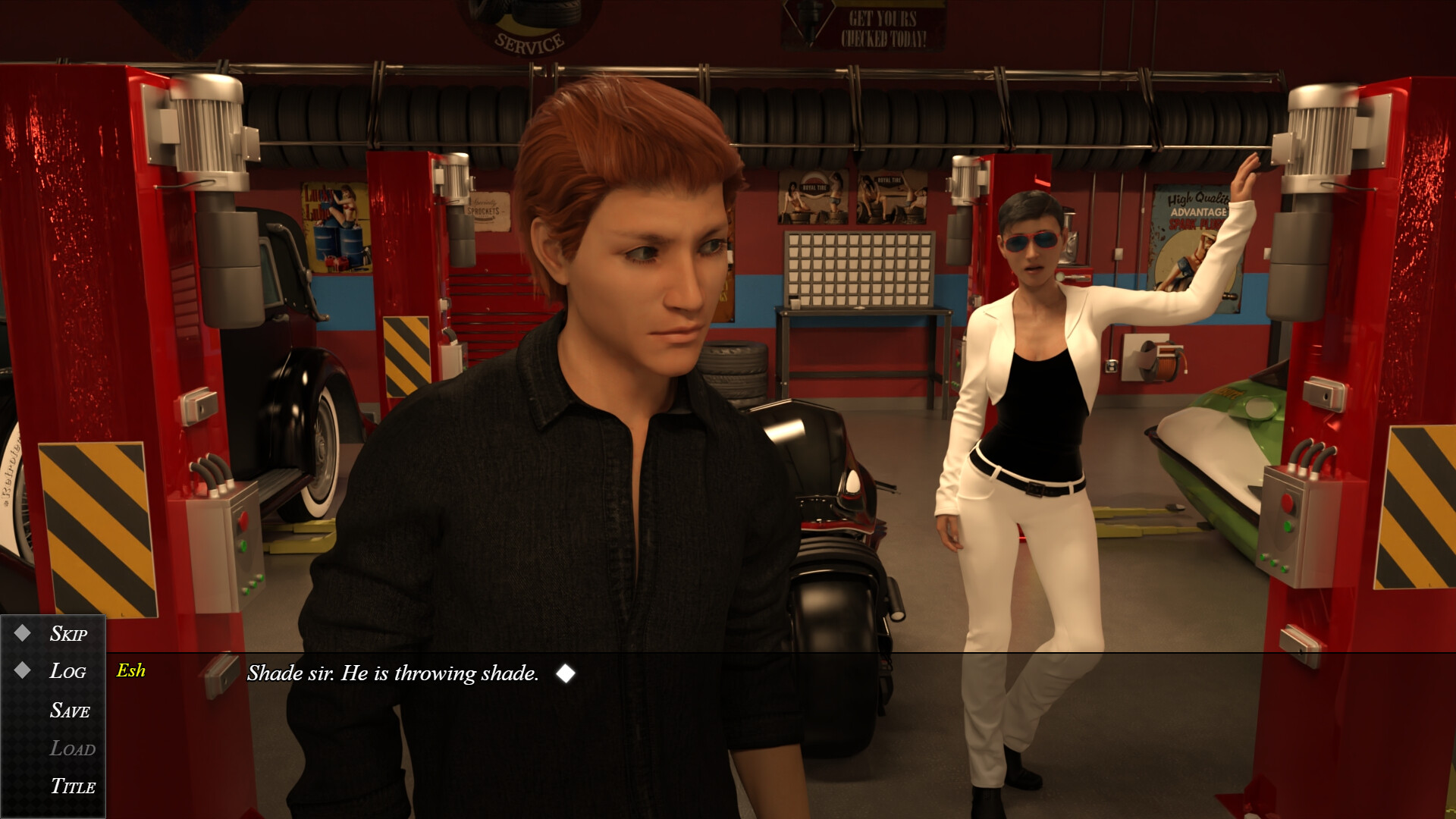Open the Save menu
1456x819 pixels.
70,711
